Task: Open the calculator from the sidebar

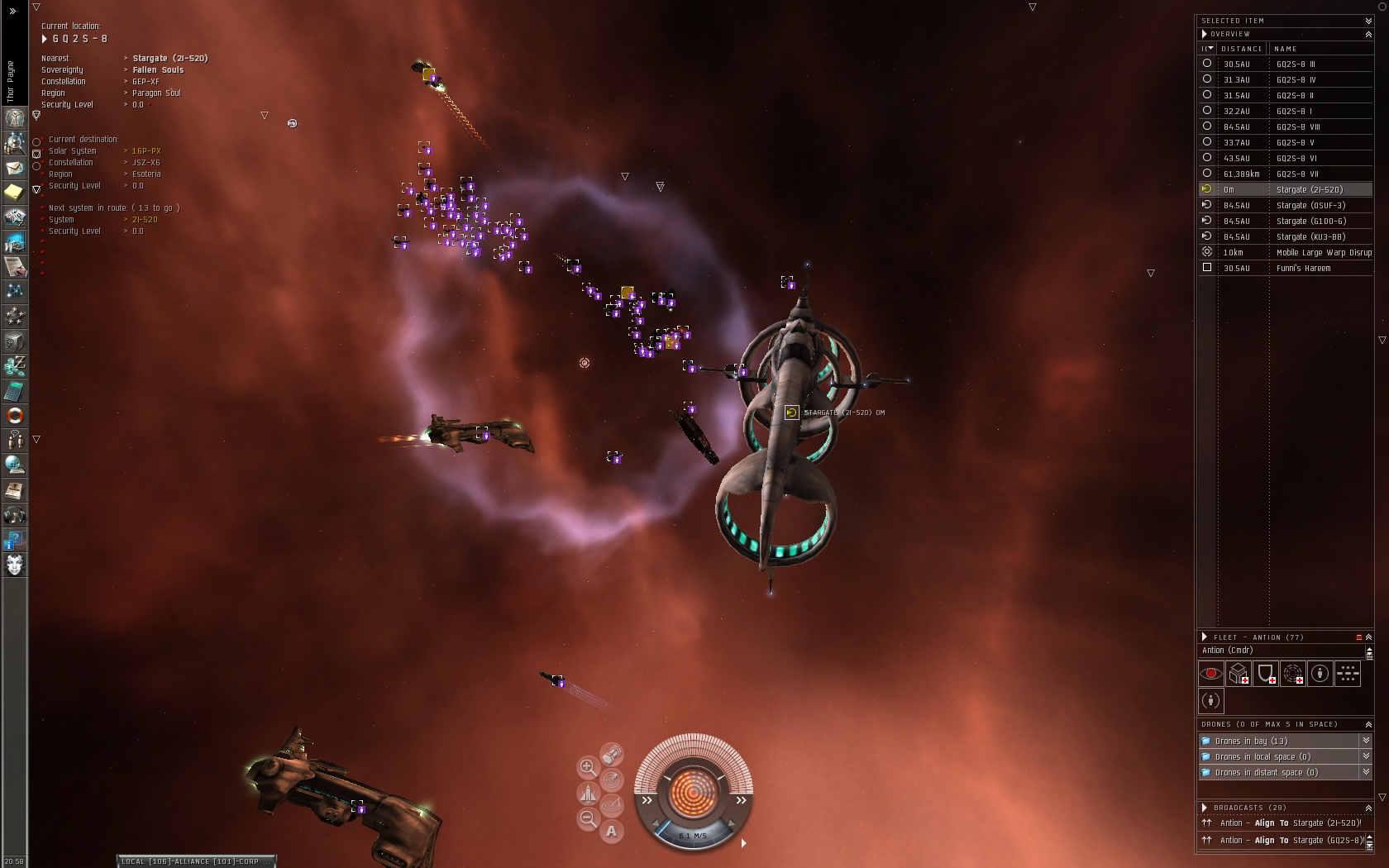Action: [14, 390]
